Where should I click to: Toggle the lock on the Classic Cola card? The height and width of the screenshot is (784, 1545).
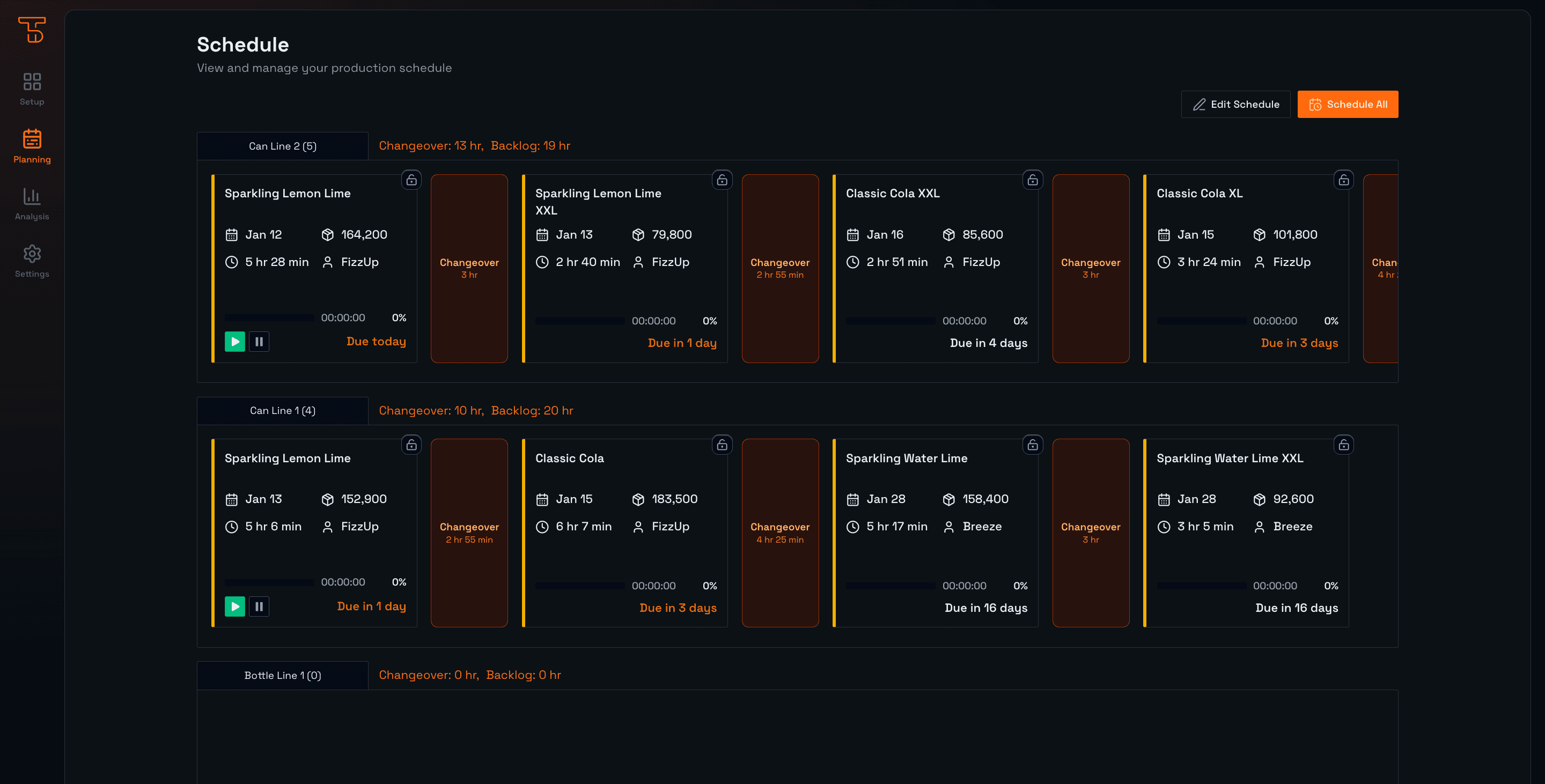723,444
